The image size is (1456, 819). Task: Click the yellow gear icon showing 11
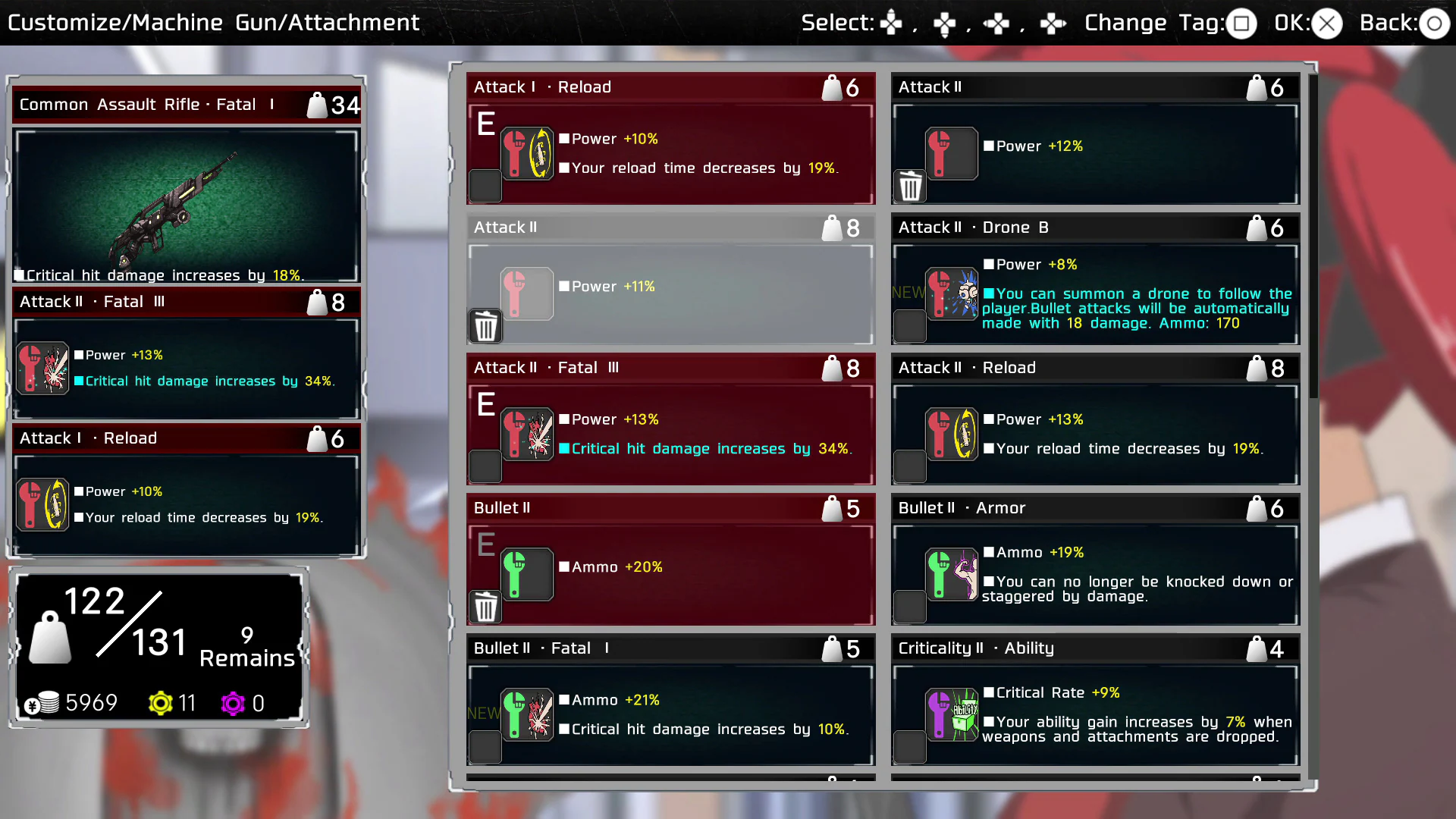coord(162,704)
